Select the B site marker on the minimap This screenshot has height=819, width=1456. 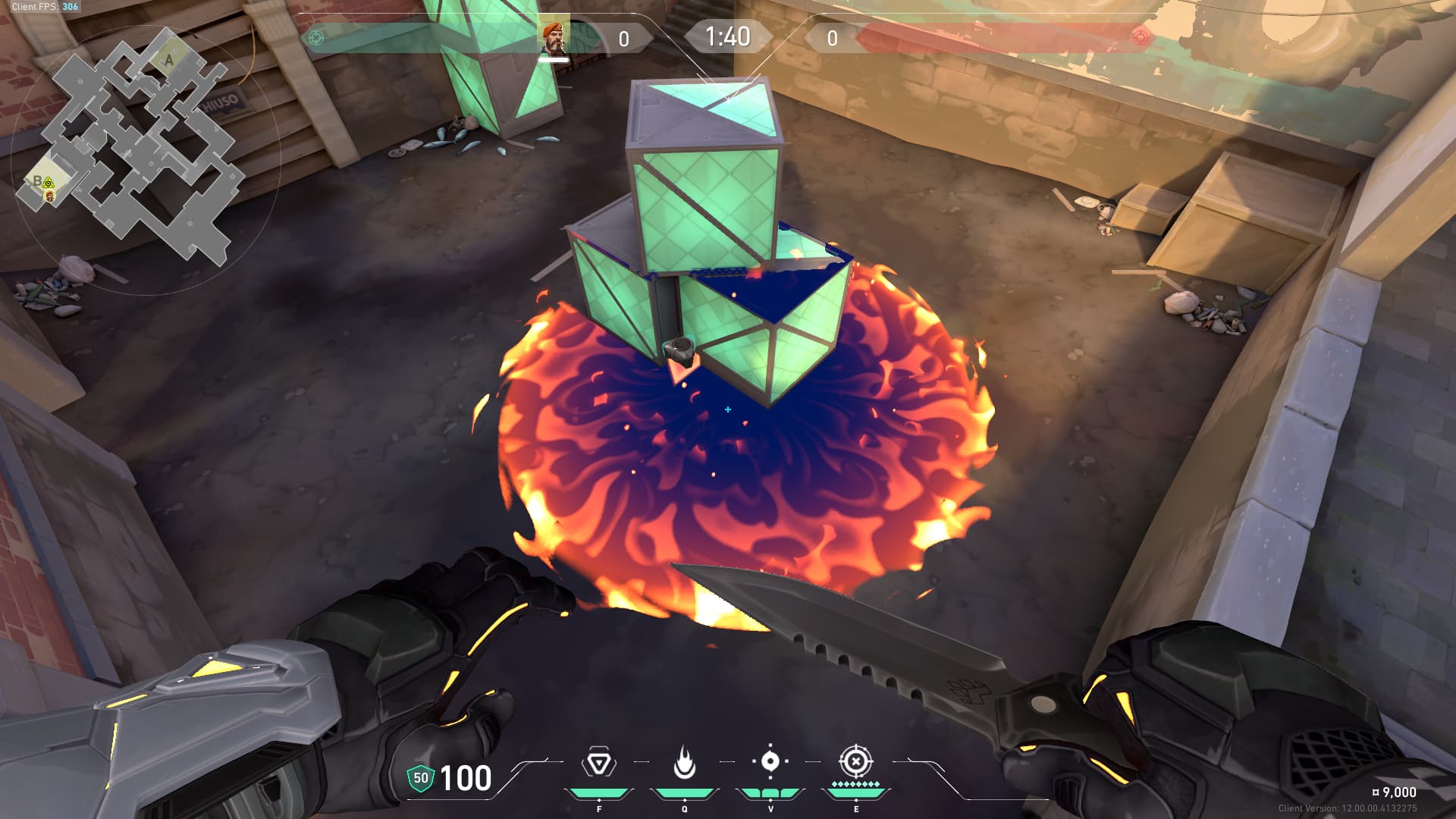point(36,180)
